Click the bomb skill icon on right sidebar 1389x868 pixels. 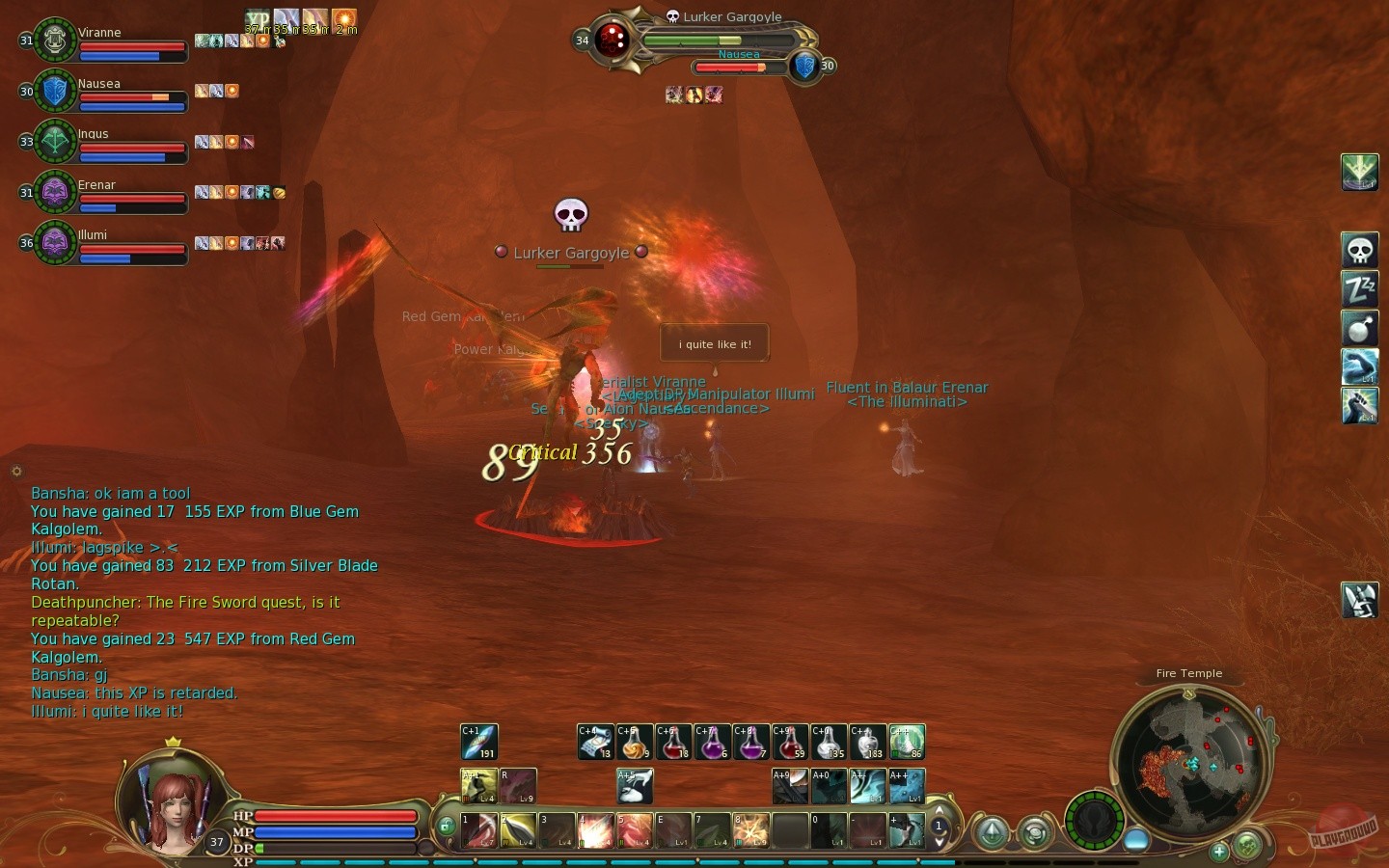pos(1359,329)
